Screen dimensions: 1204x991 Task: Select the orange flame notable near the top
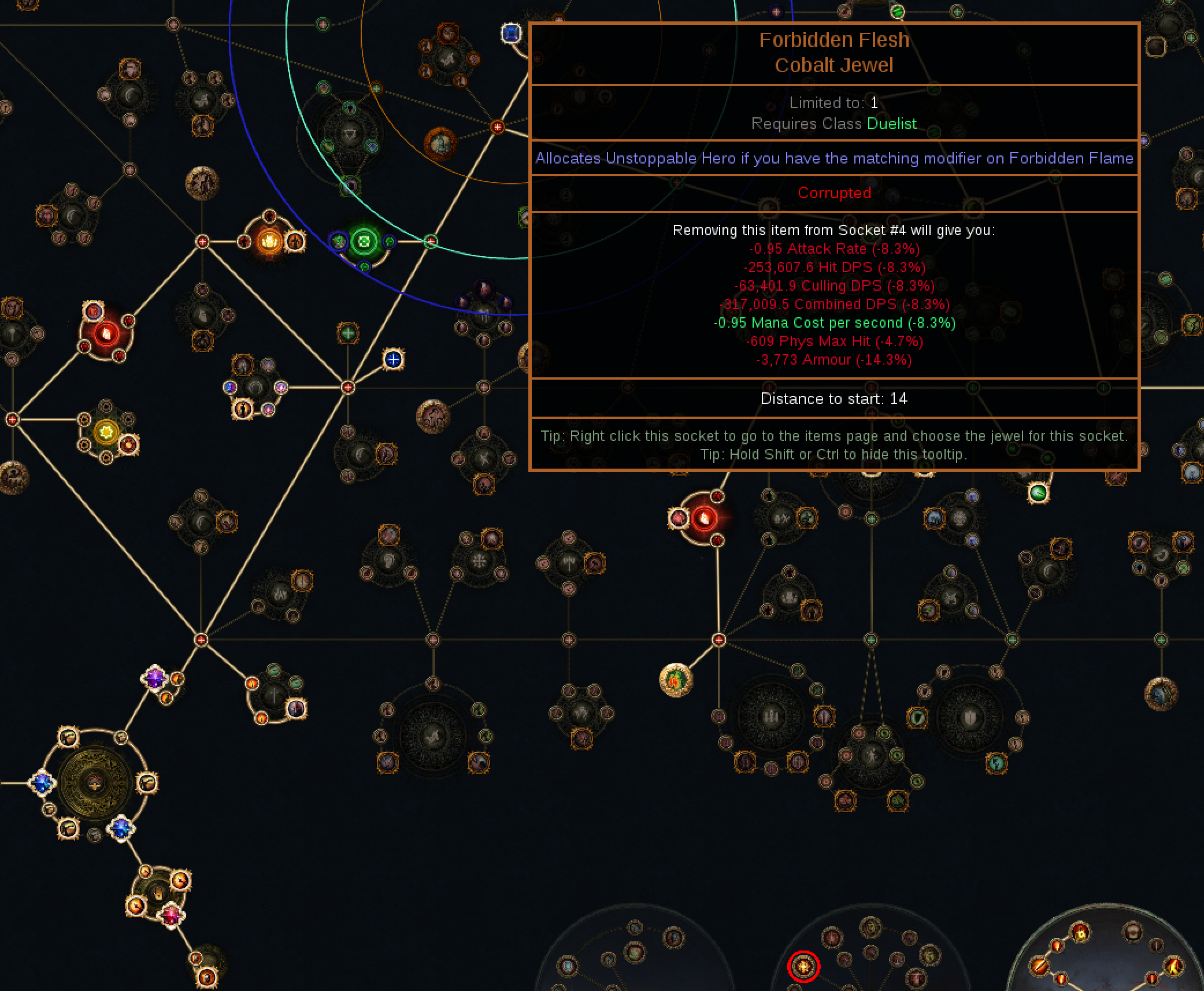(269, 240)
